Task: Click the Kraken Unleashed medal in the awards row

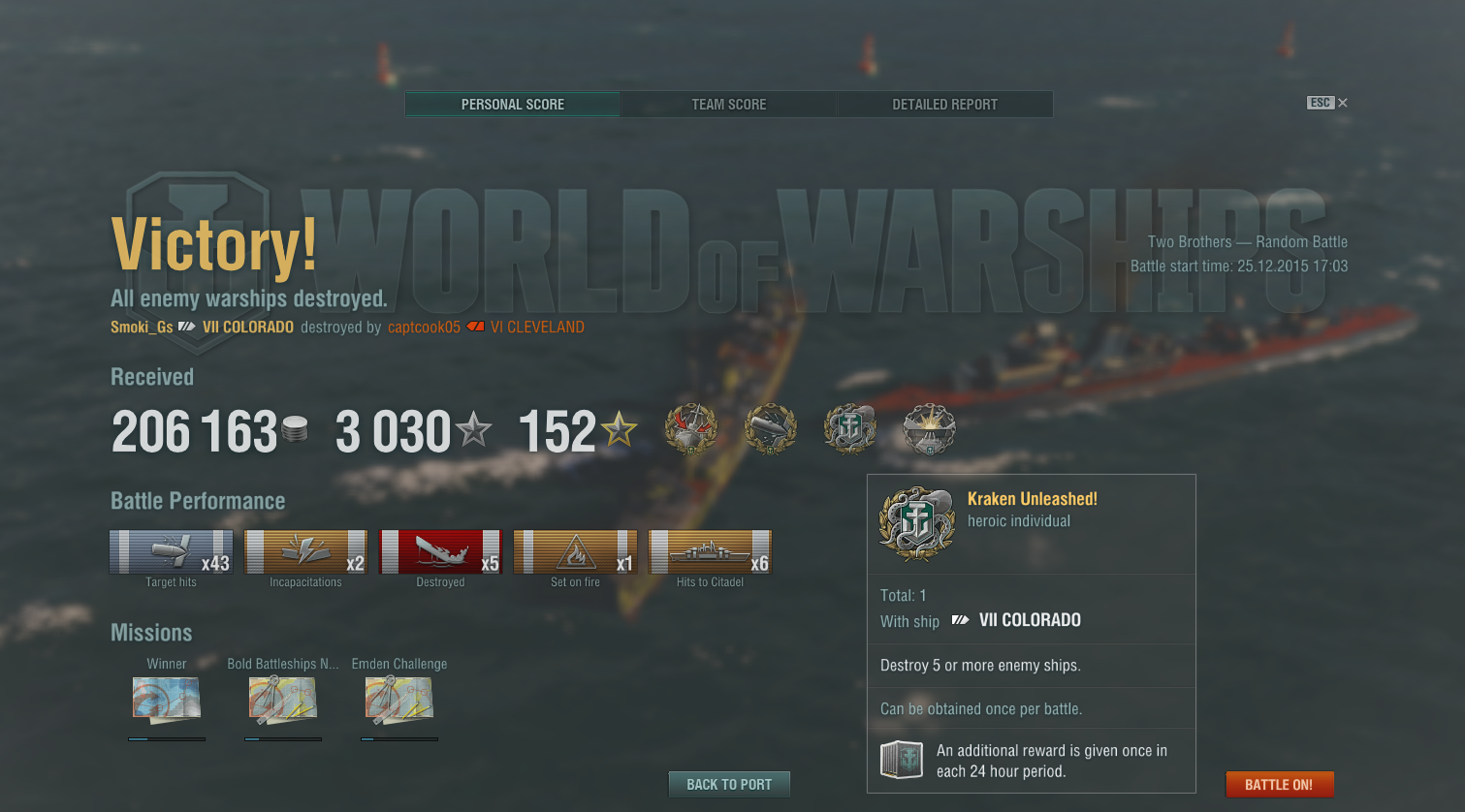Action: (x=849, y=429)
